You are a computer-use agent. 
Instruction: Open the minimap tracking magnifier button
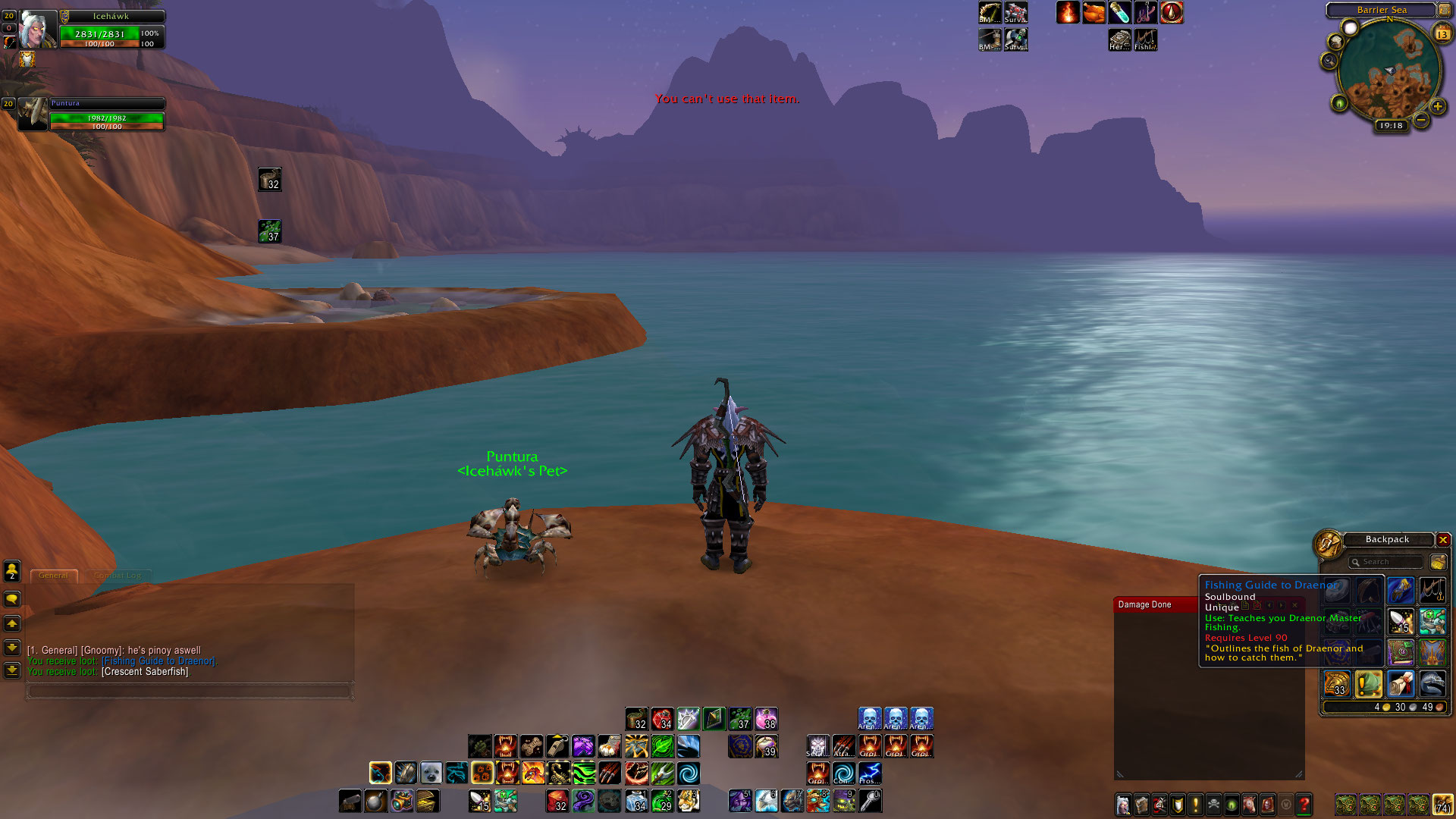1329,61
